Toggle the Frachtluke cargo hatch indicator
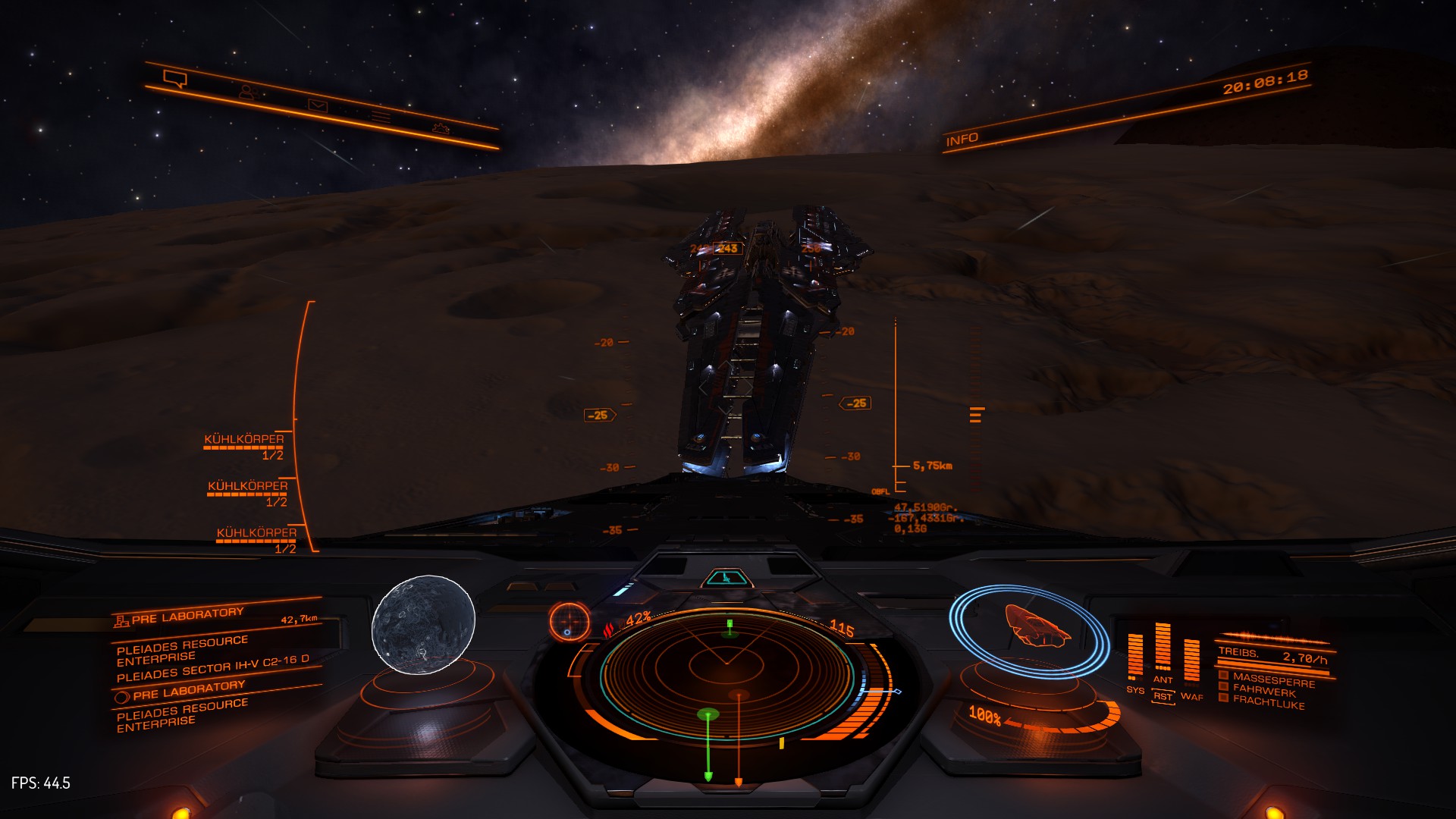 [1268, 702]
